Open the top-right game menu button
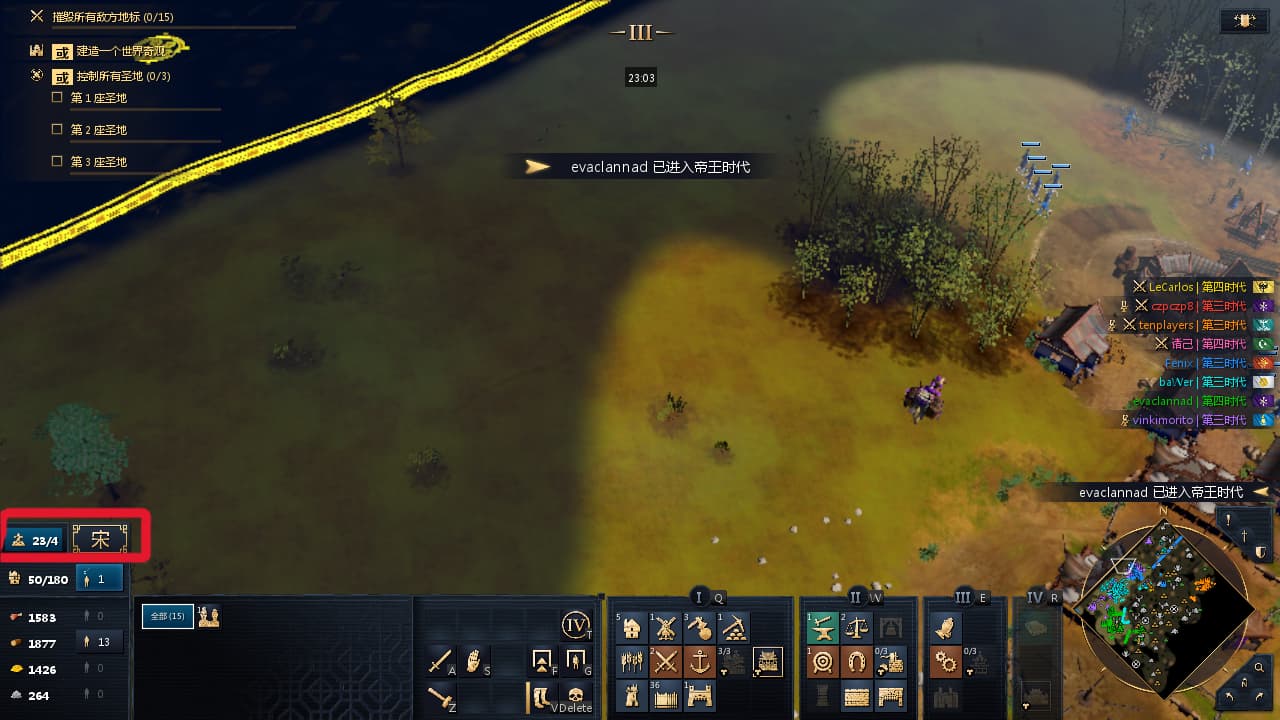 point(1245,21)
